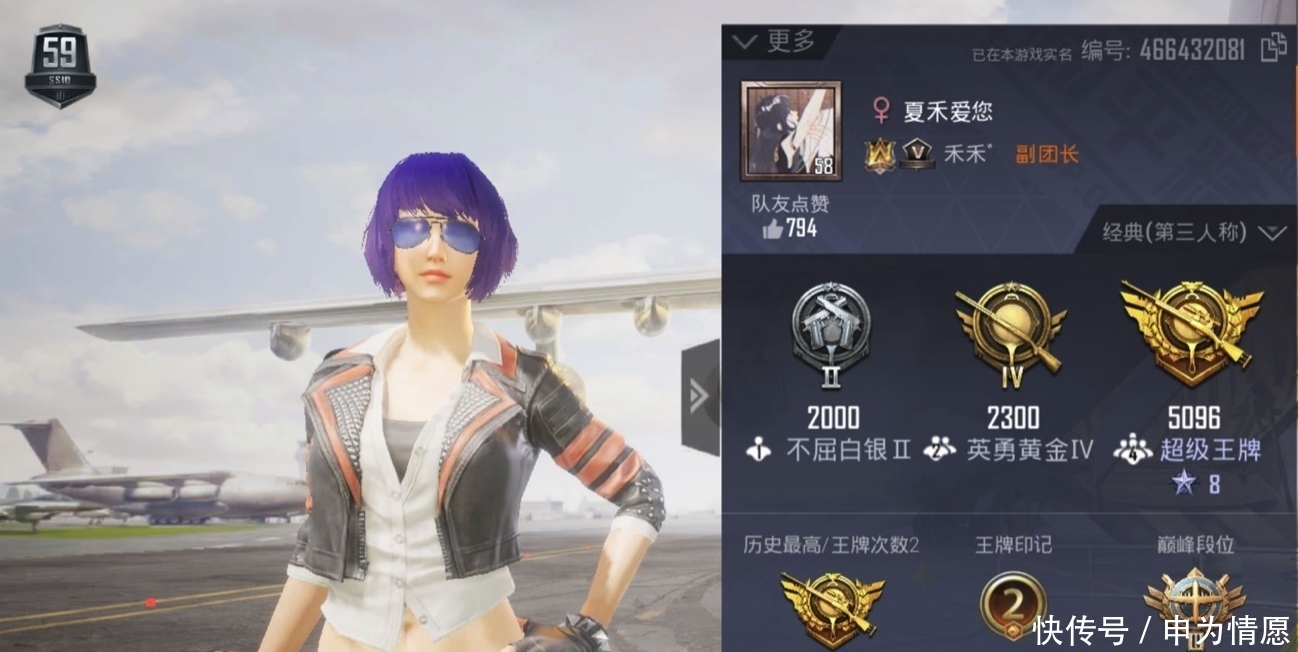View the 历史最高 rank emblem
Viewport: 1298px width, 652px height.
click(x=831, y=607)
